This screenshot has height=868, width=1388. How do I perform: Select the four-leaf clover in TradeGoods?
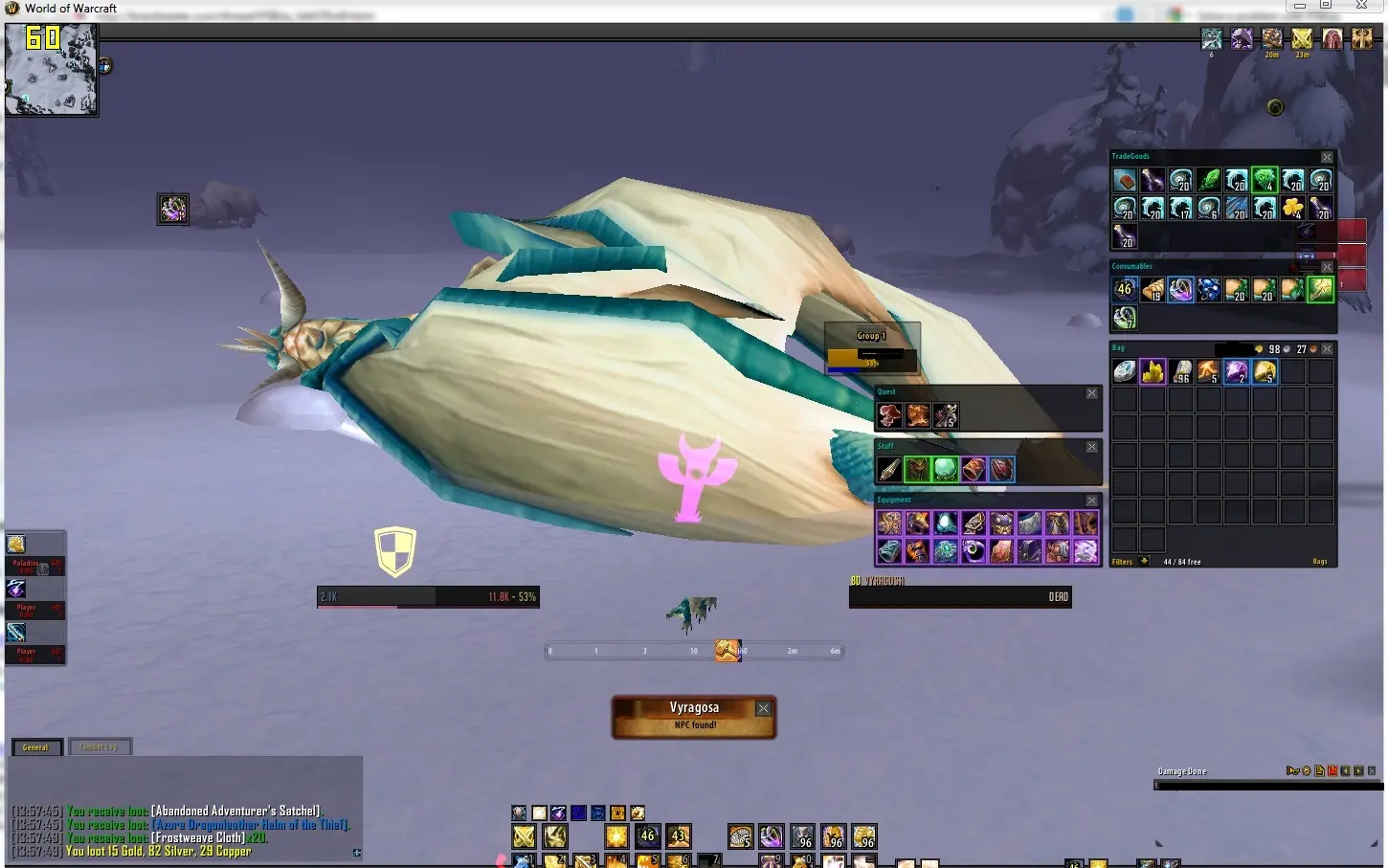pyautogui.click(x=1292, y=208)
